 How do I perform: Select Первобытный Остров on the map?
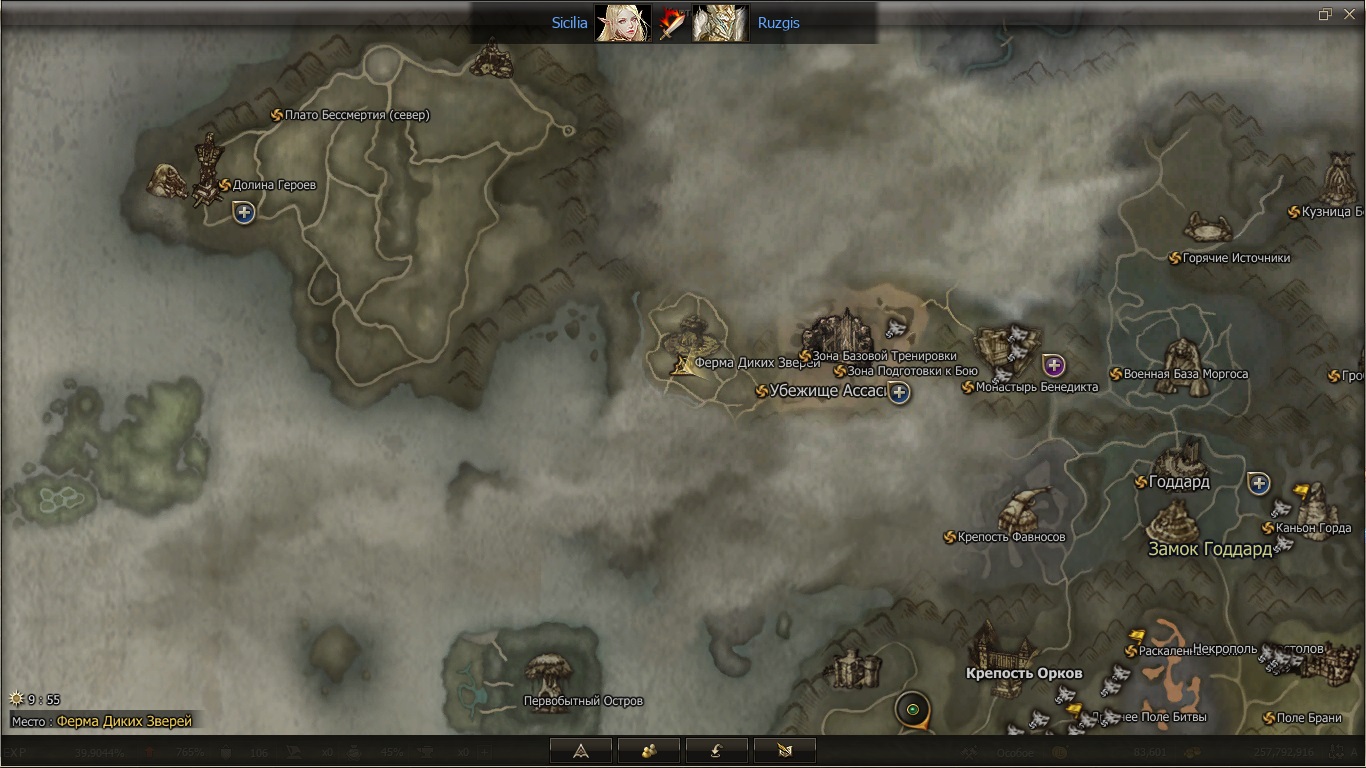[x=583, y=701]
